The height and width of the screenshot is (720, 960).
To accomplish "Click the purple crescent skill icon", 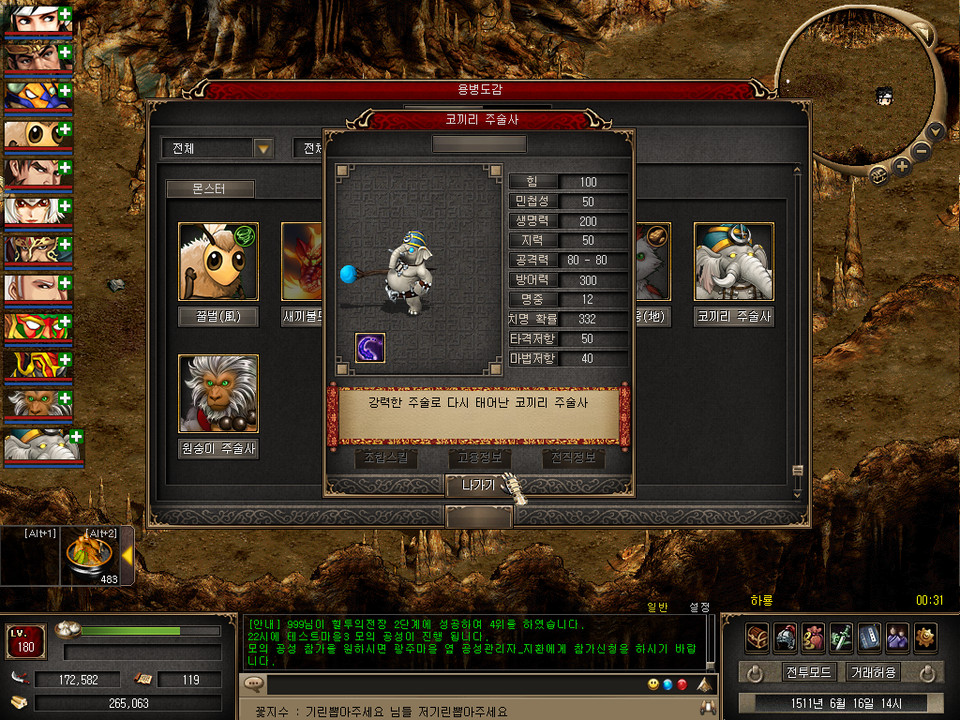I will [370, 348].
